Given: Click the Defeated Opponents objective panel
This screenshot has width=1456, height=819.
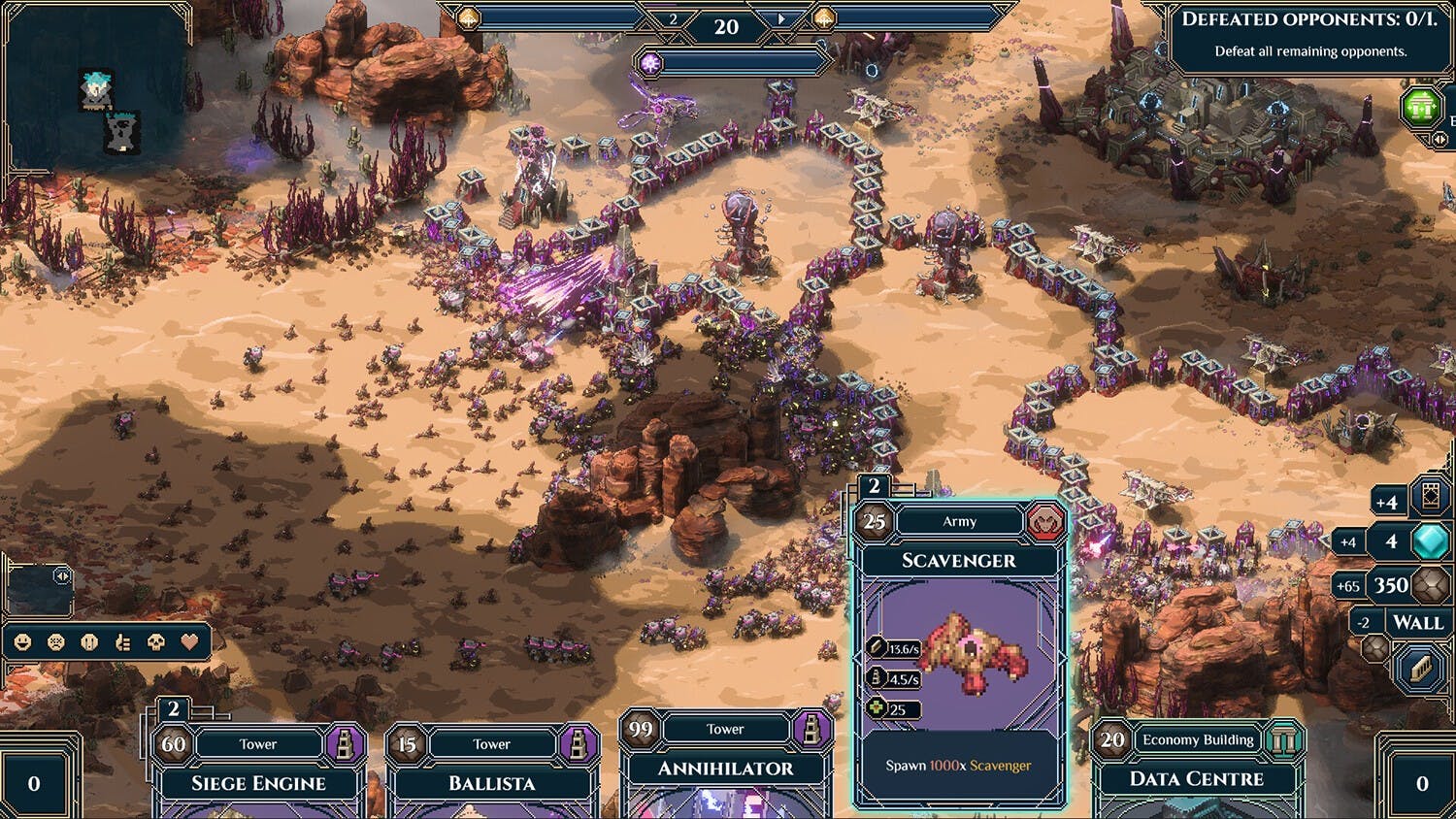Looking at the screenshot, I should coord(1309,35).
